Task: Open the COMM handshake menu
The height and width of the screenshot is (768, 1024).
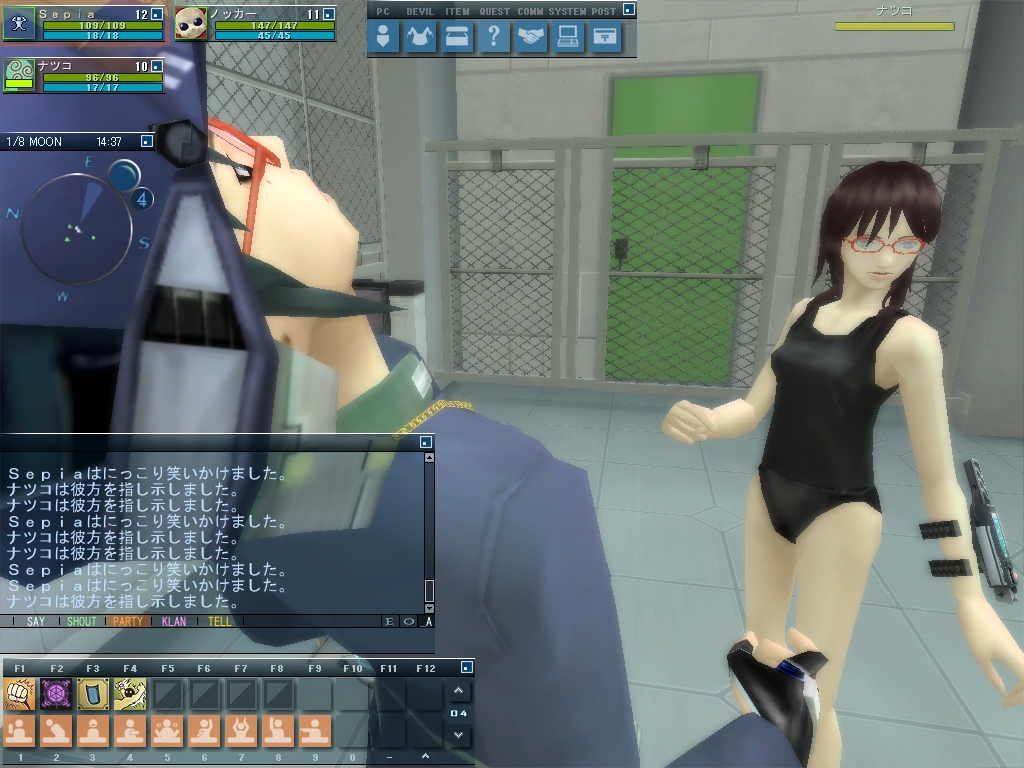Action: click(531, 38)
